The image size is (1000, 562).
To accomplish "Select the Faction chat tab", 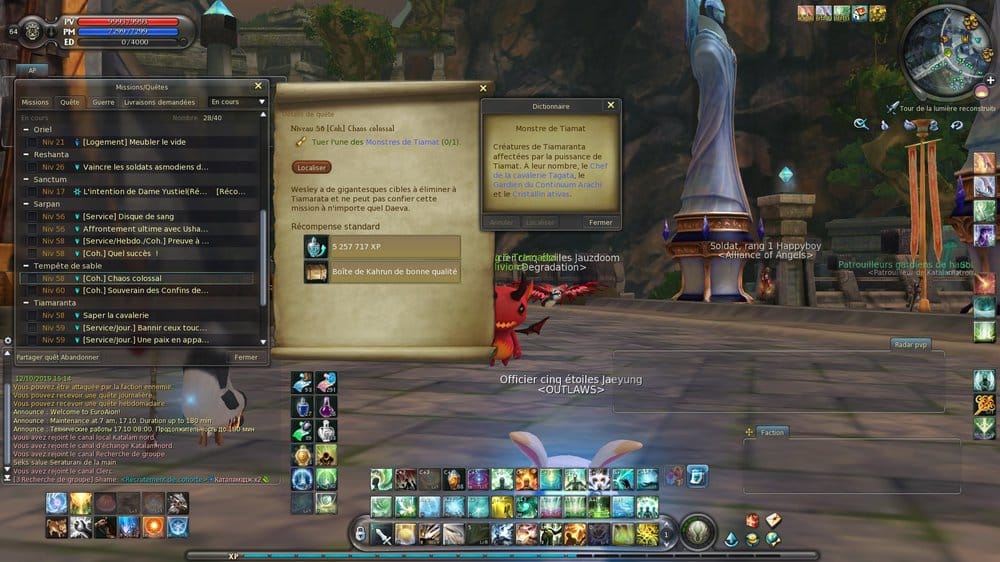I will [x=772, y=432].
